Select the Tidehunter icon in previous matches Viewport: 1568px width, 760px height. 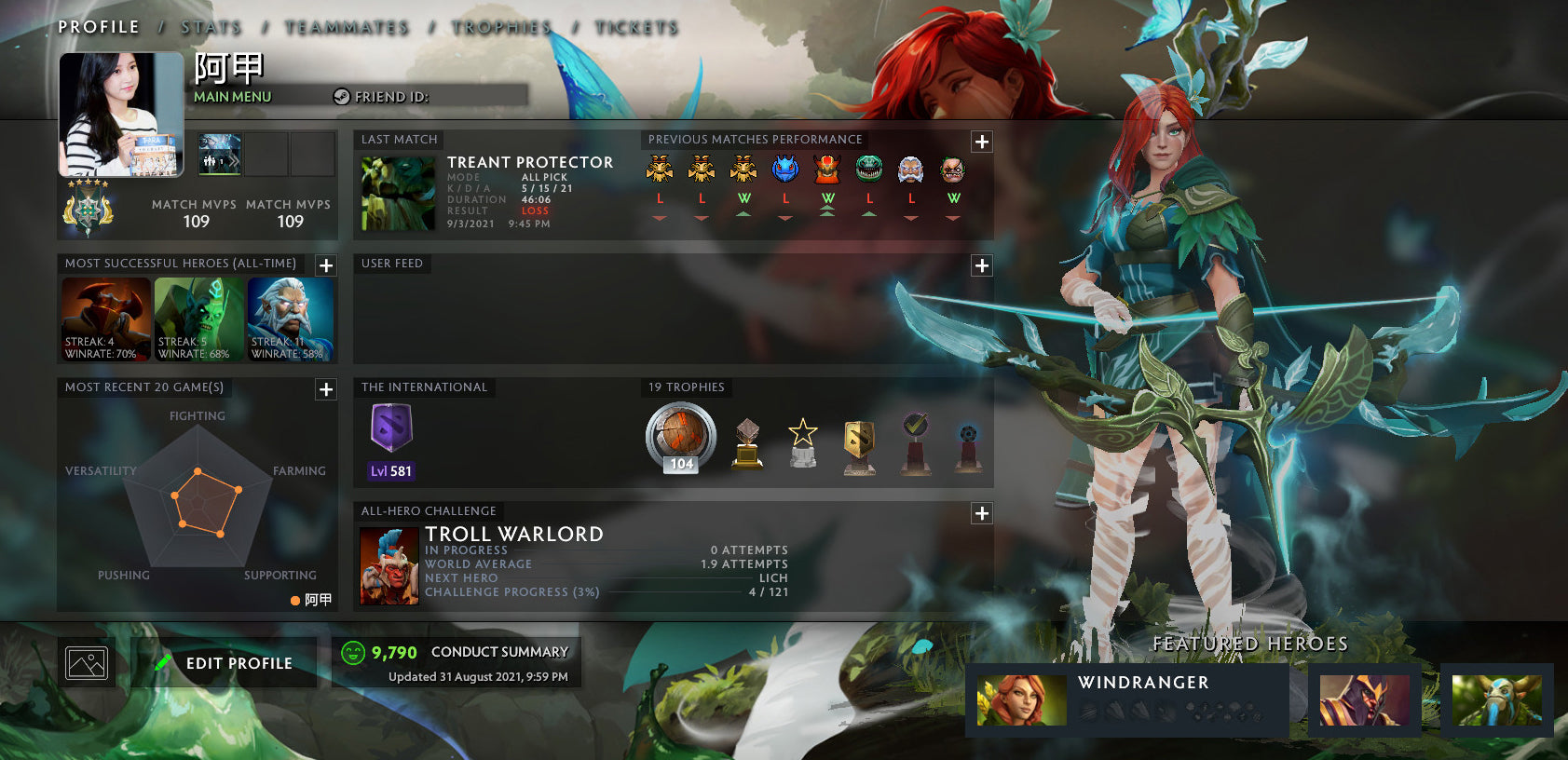869,171
